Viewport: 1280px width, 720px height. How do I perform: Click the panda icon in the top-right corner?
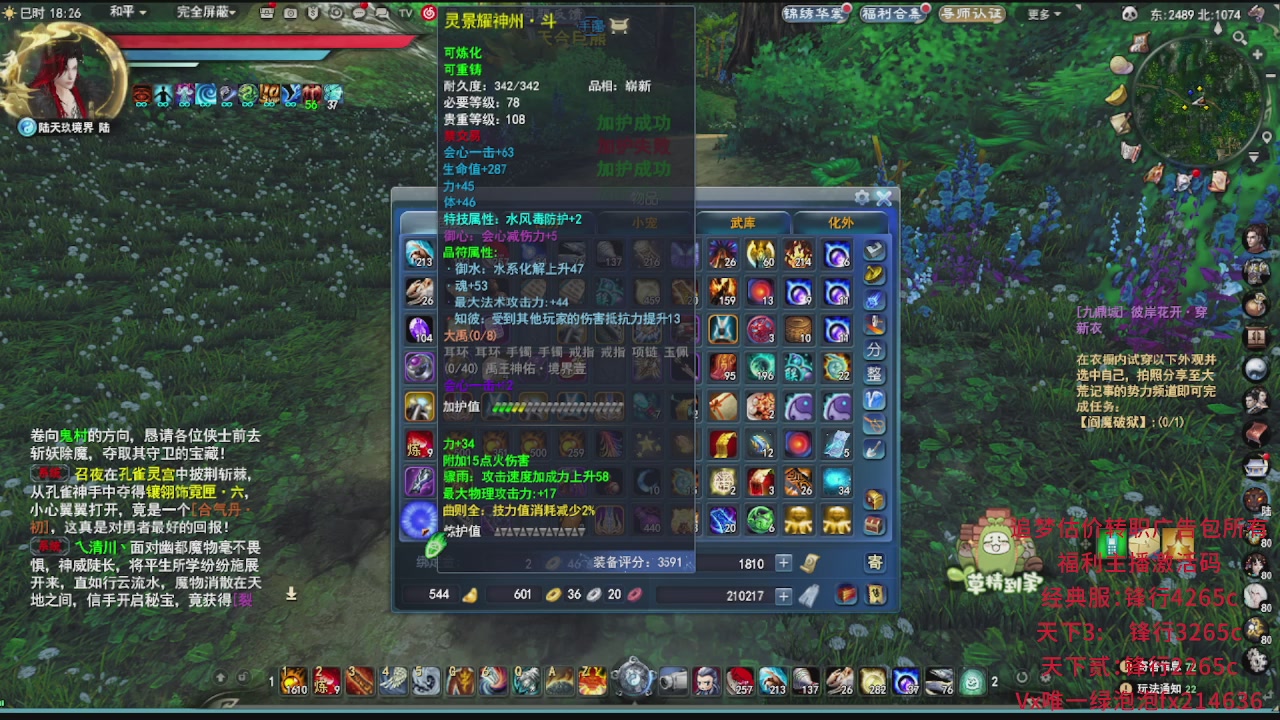tap(1129, 14)
